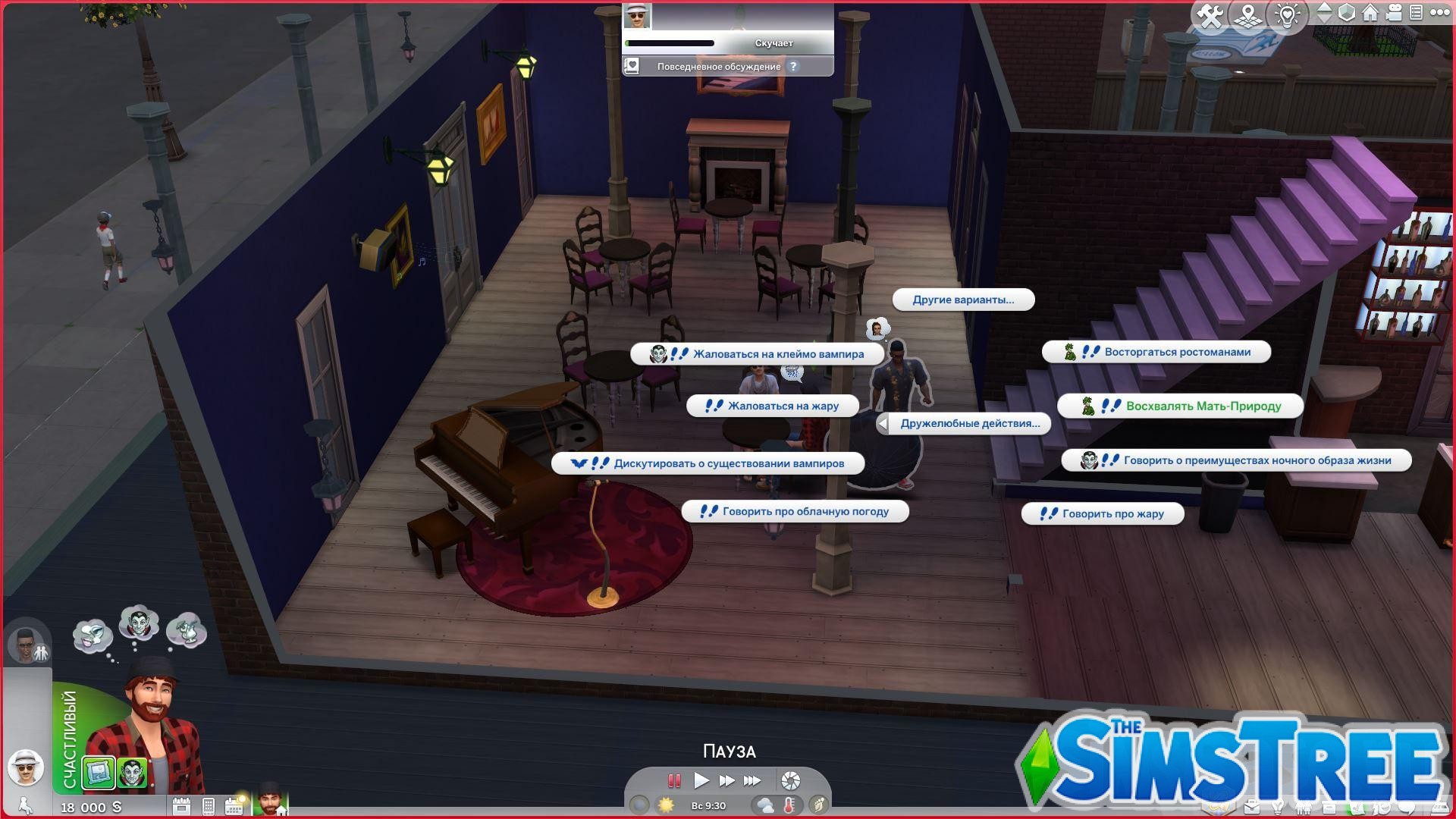Image resolution: width=1456 pixels, height=819 pixels.
Task: Open the three-dots options menu top right
Action: 1441,12
